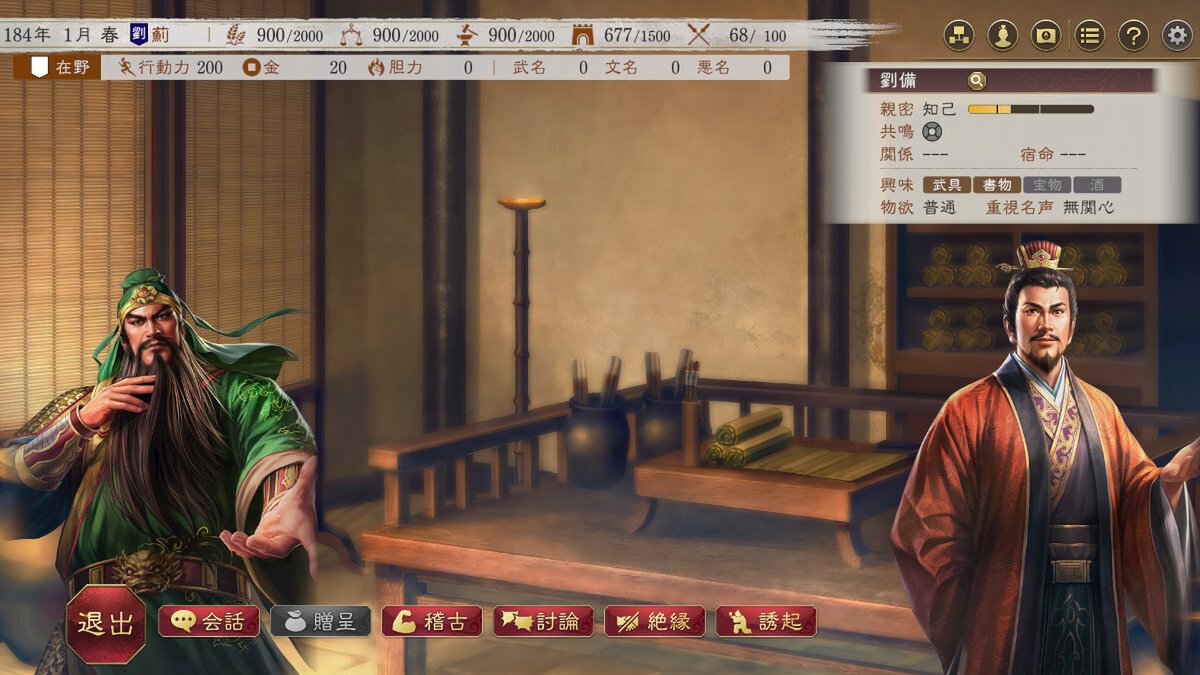The image size is (1200, 675).
Task: Click the red 退出 exit button
Action: coord(106,623)
